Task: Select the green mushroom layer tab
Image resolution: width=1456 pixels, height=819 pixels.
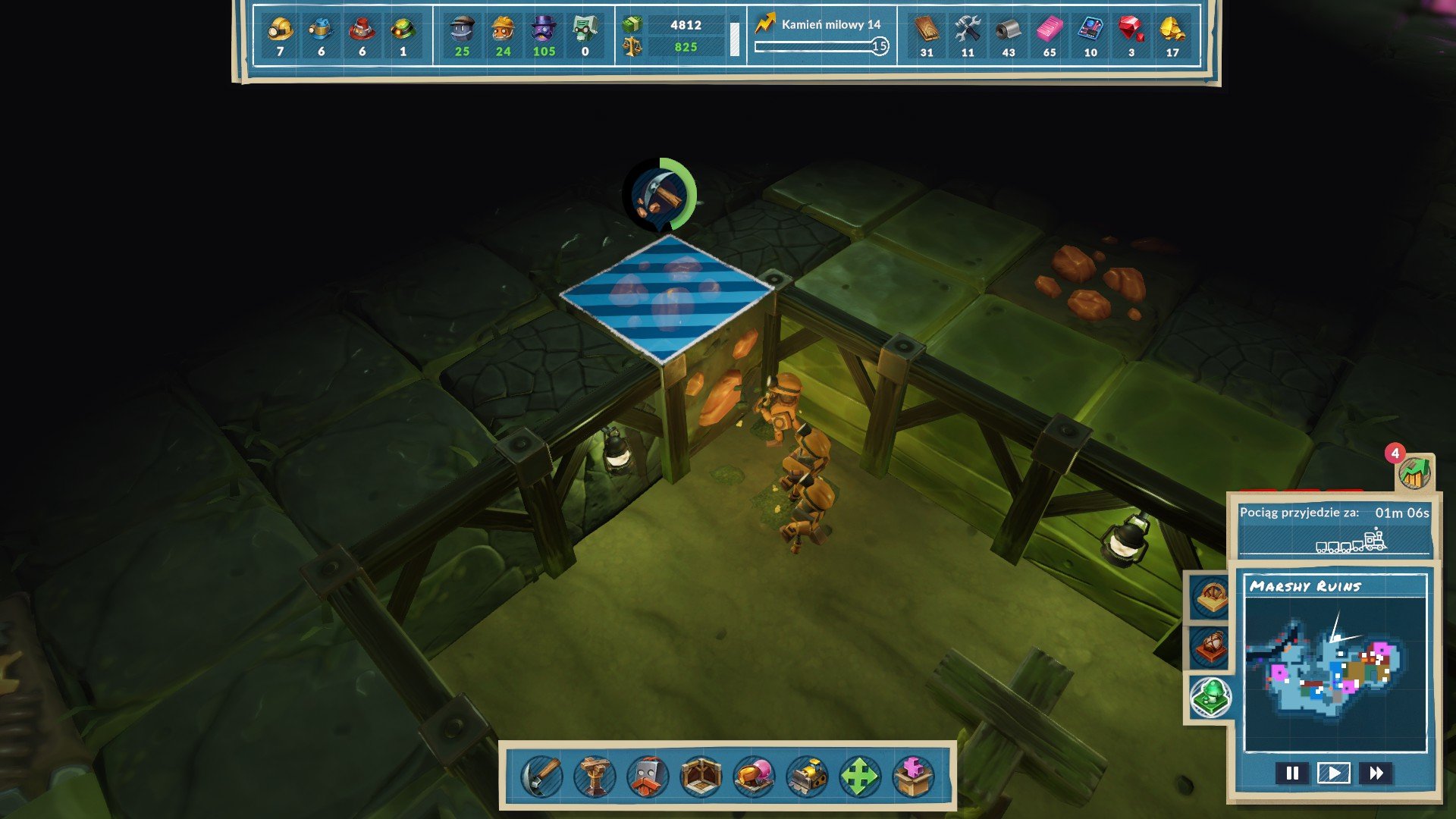Action: pyautogui.click(x=1210, y=696)
